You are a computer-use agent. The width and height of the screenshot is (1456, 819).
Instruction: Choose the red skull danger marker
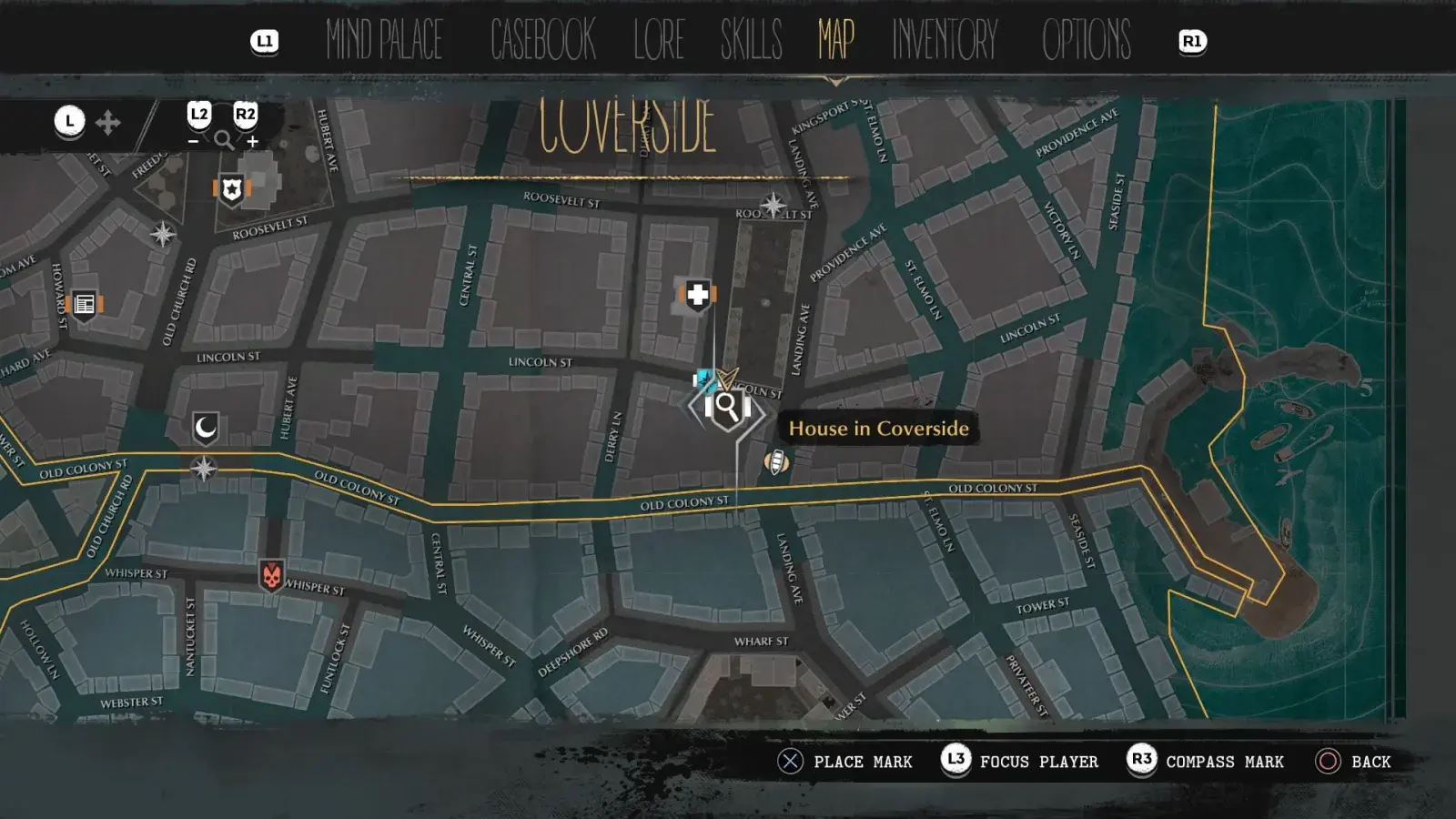click(x=271, y=575)
